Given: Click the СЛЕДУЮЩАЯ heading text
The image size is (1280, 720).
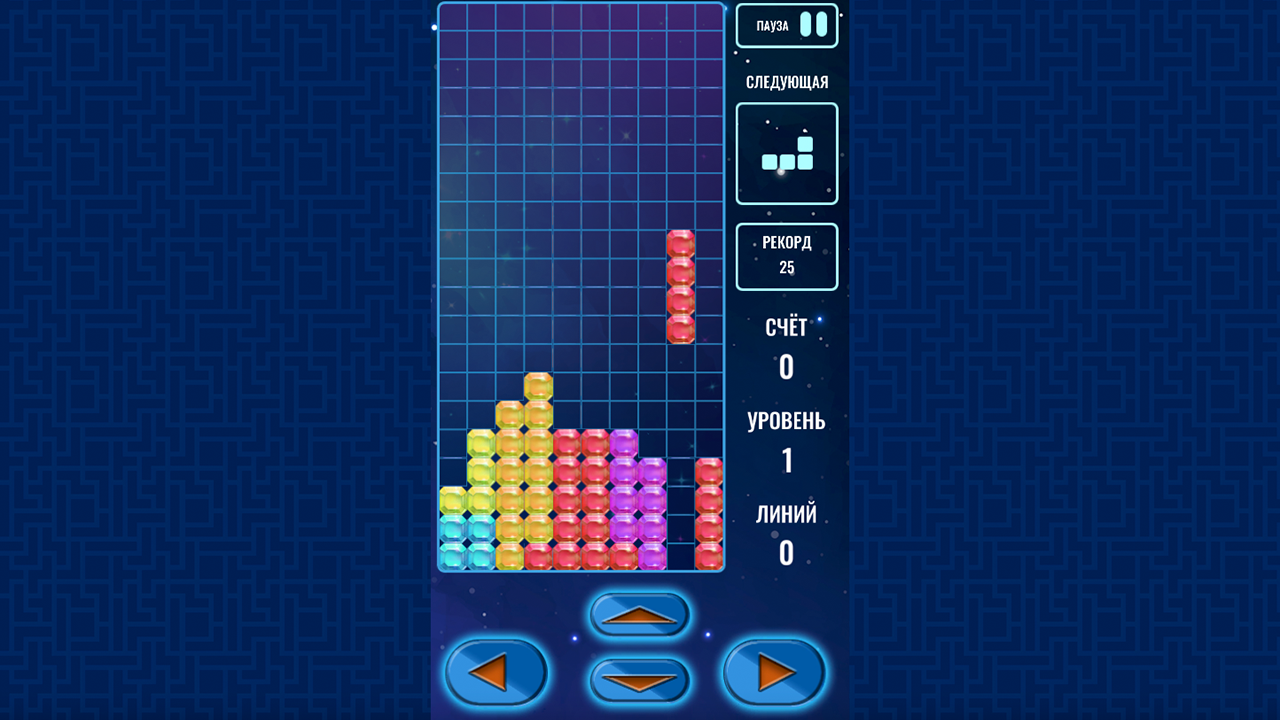Looking at the screenshot, I should coord(787,81).
